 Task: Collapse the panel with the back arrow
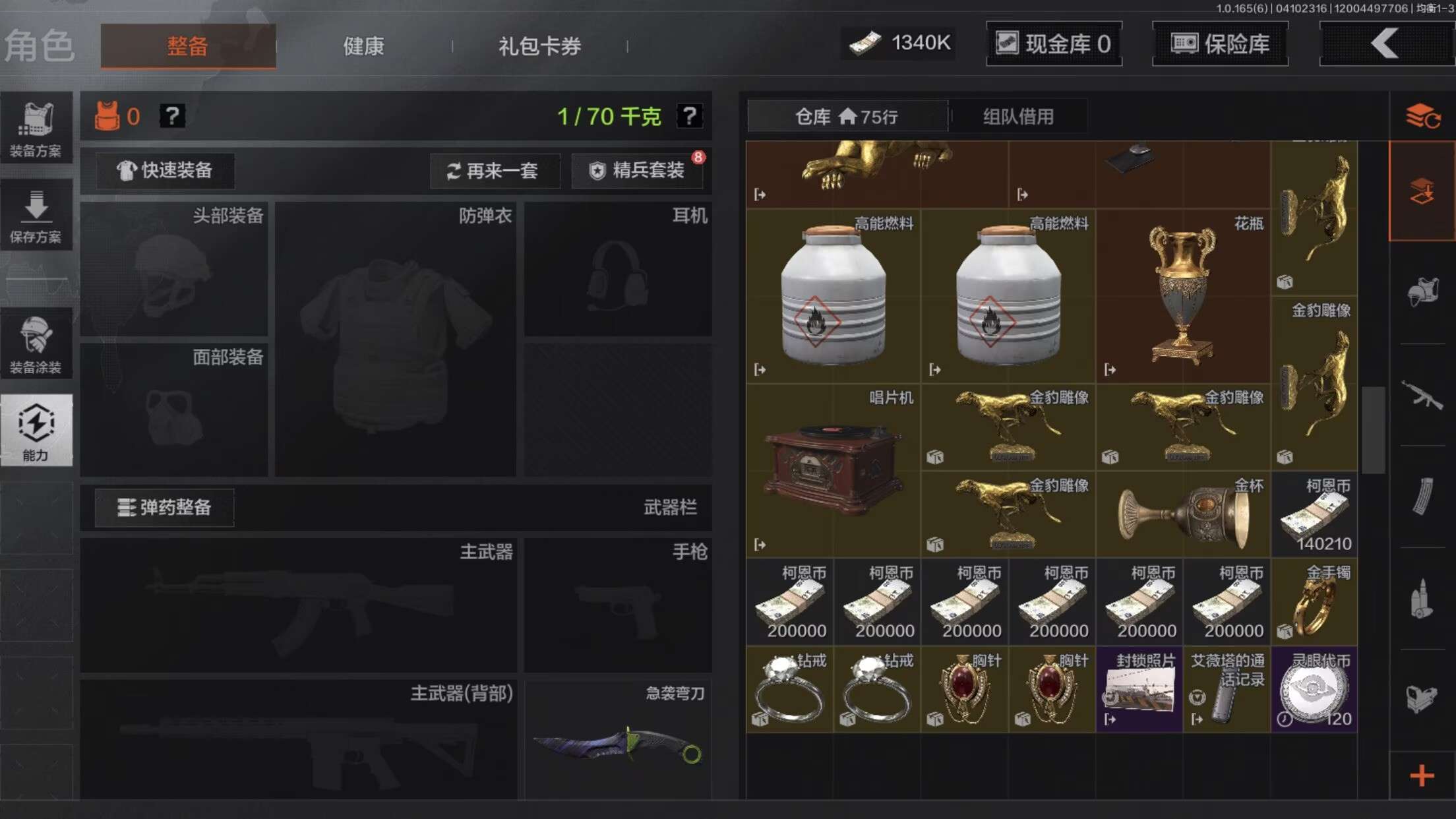point(1385,44)
